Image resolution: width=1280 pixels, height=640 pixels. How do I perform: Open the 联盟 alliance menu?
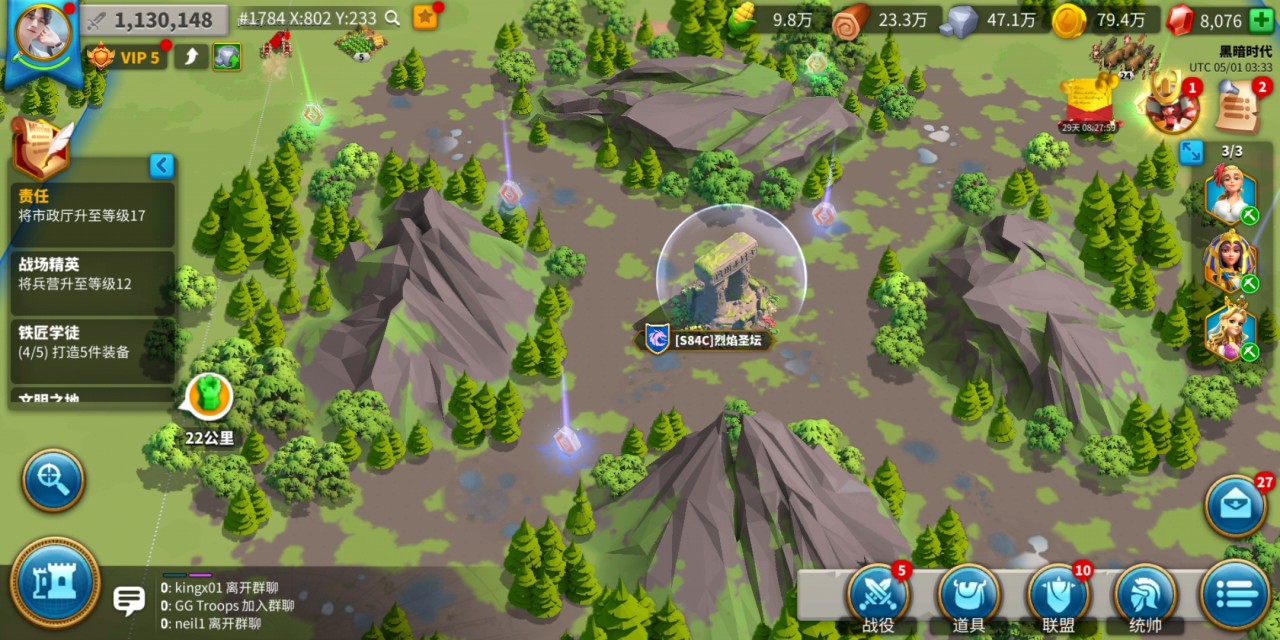[1058, 598]
